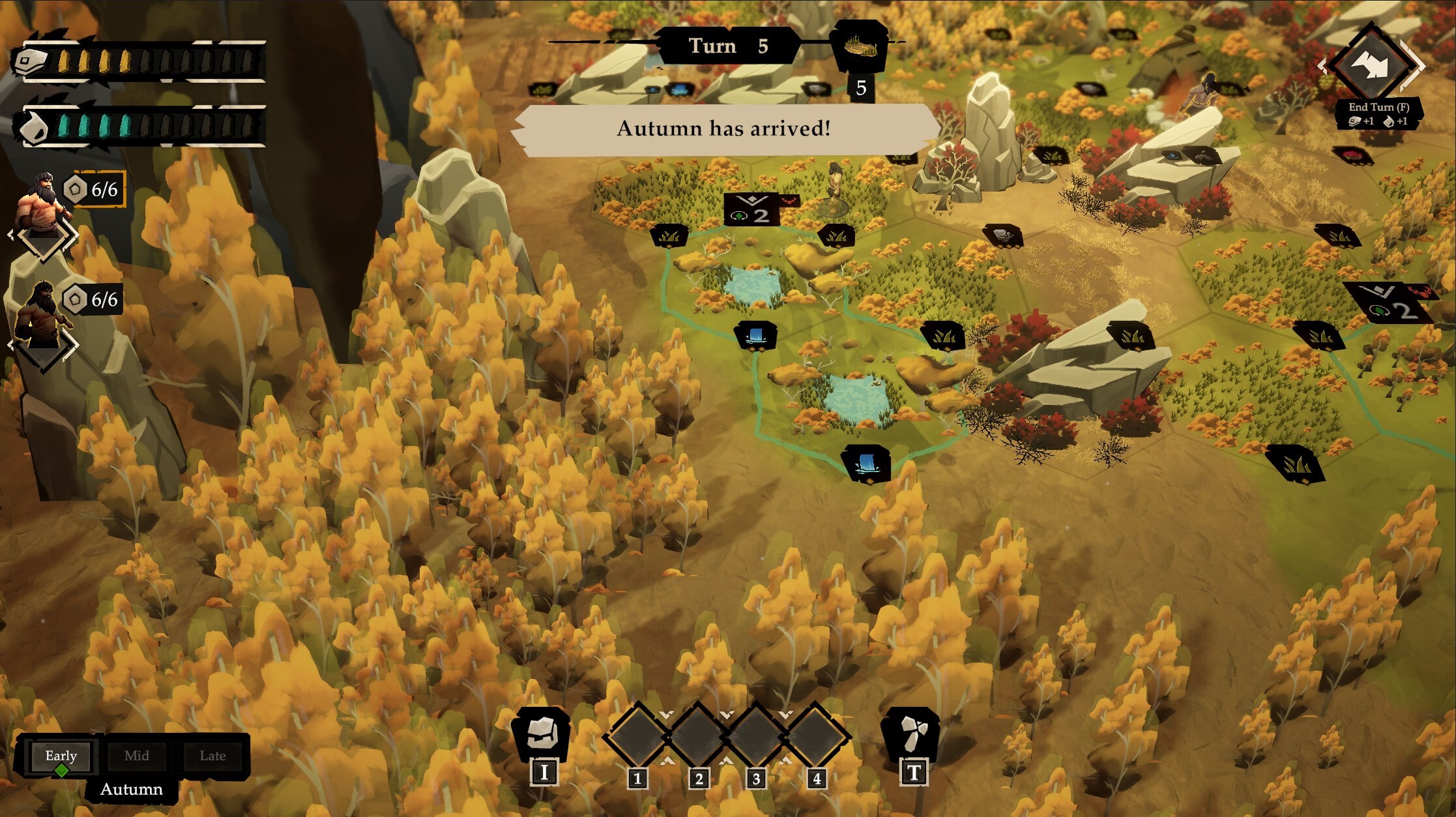Click the waterfall marker on the river hex
Image resolution: width=1456 pixels, height=817 pixels.
755,334
